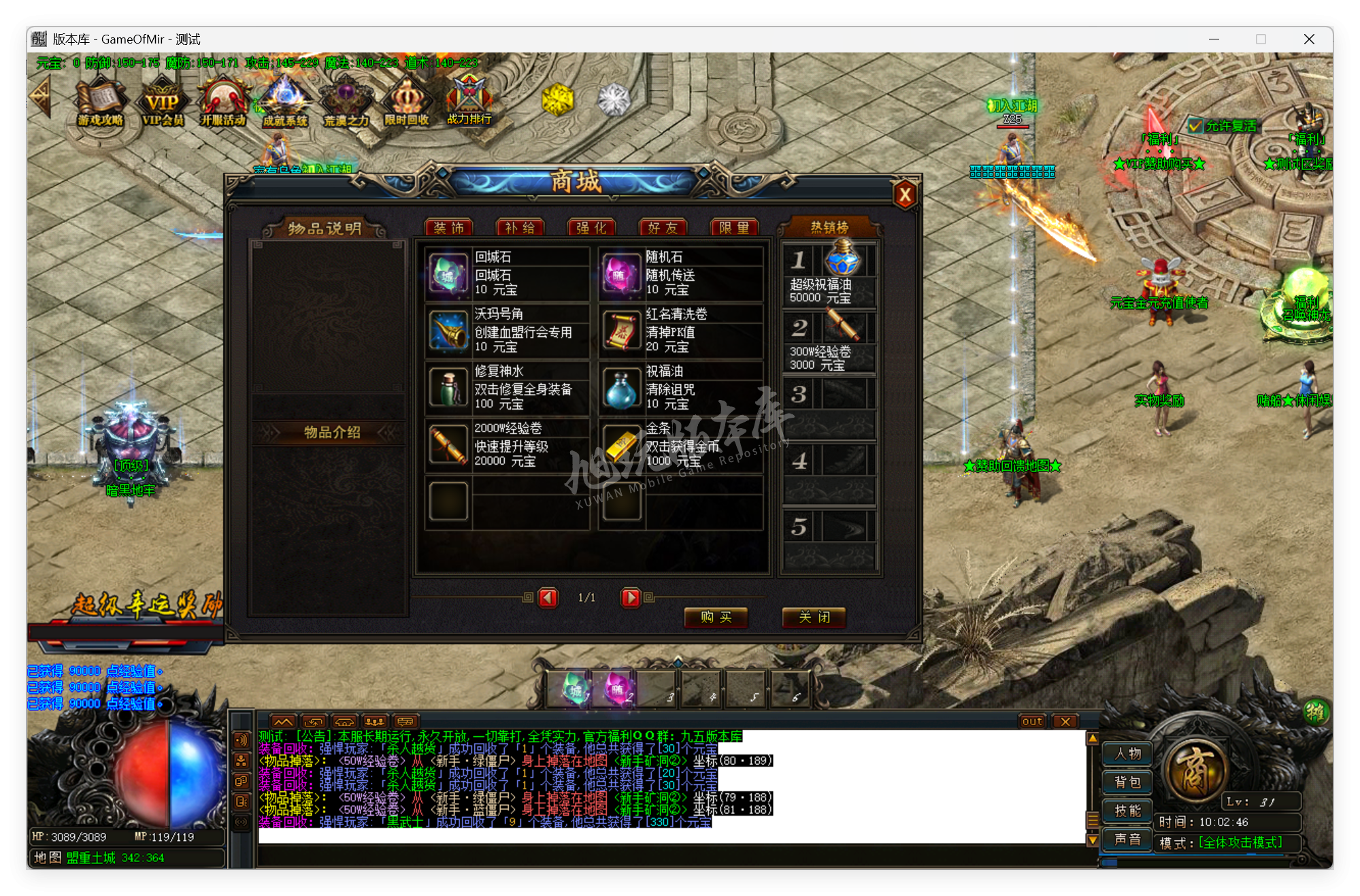Click the 超级幸运奖励 progress bar
The height and width of the screenshot is (896, 1360).
tap(126, 633)
